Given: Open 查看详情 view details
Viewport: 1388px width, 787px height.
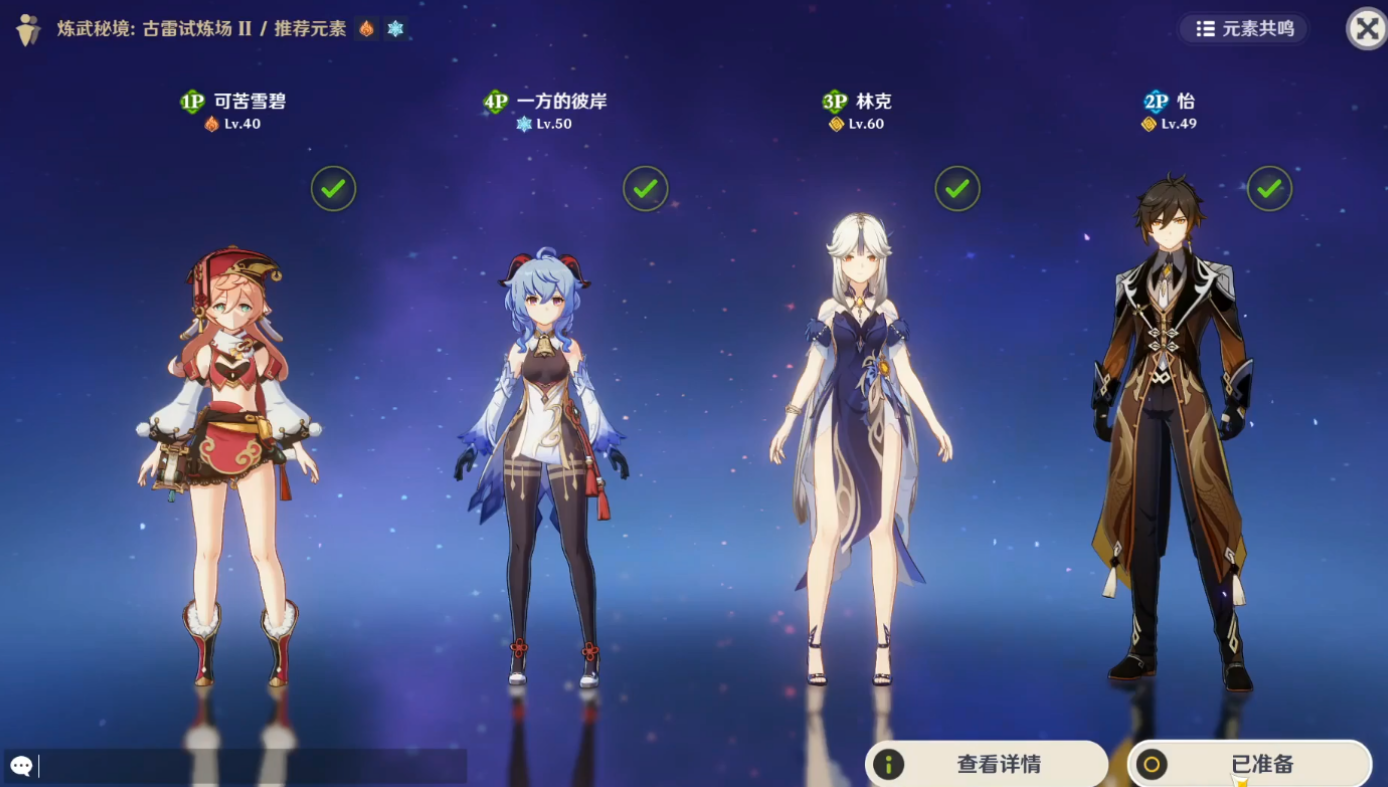Looking at the screenshot, I should coord(986,765).
